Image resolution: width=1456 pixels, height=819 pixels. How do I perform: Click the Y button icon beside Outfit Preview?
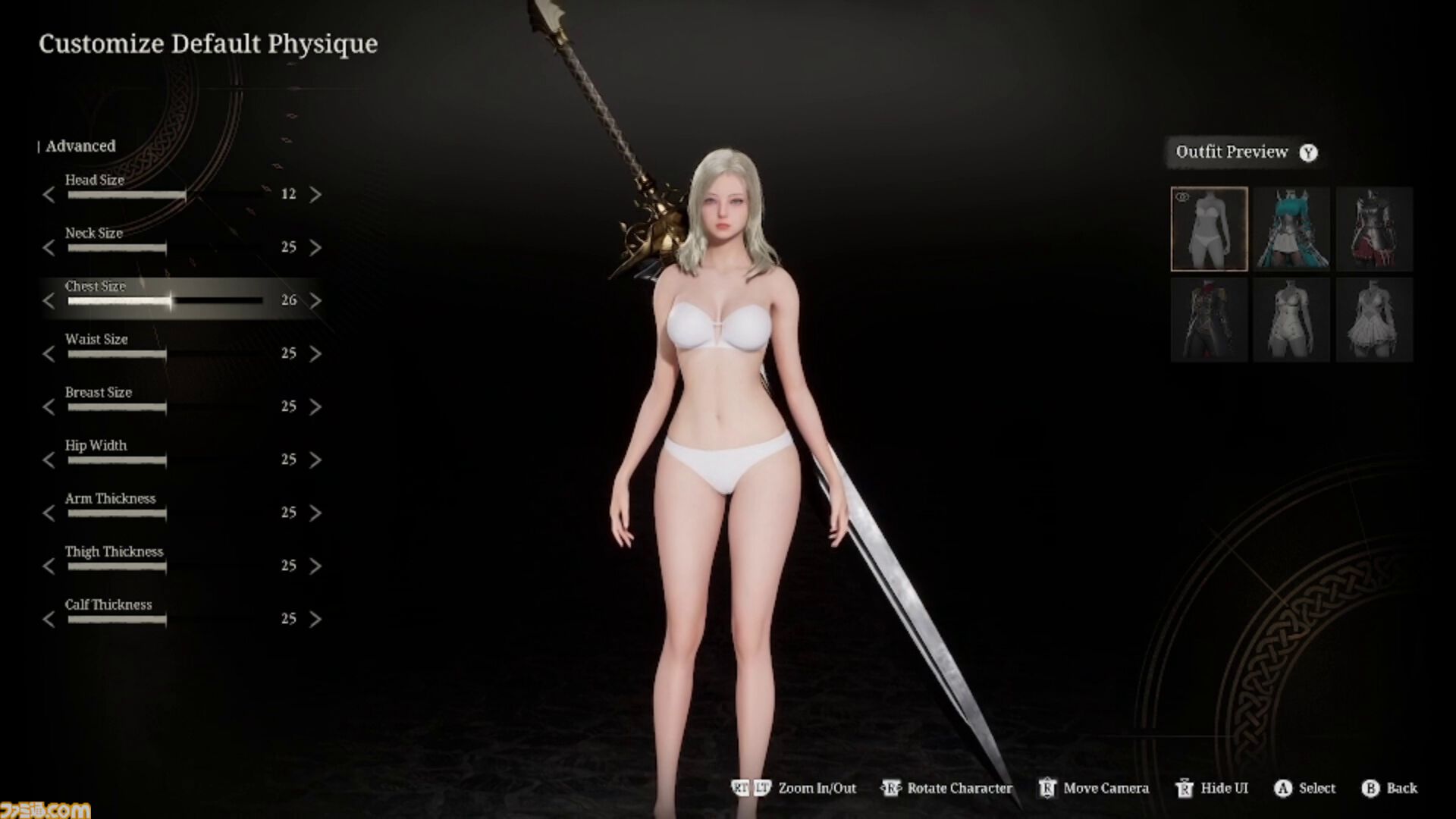[x=1307, y=152]
